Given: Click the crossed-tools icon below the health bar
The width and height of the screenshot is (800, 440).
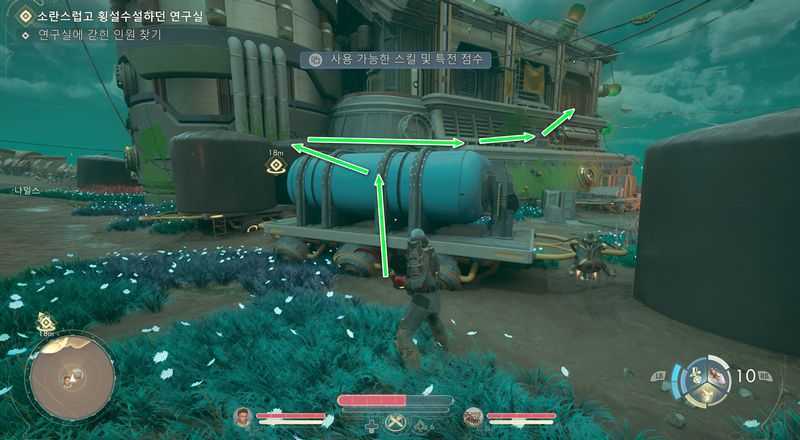Looking at the screenshot, I should tap(397, 424).
